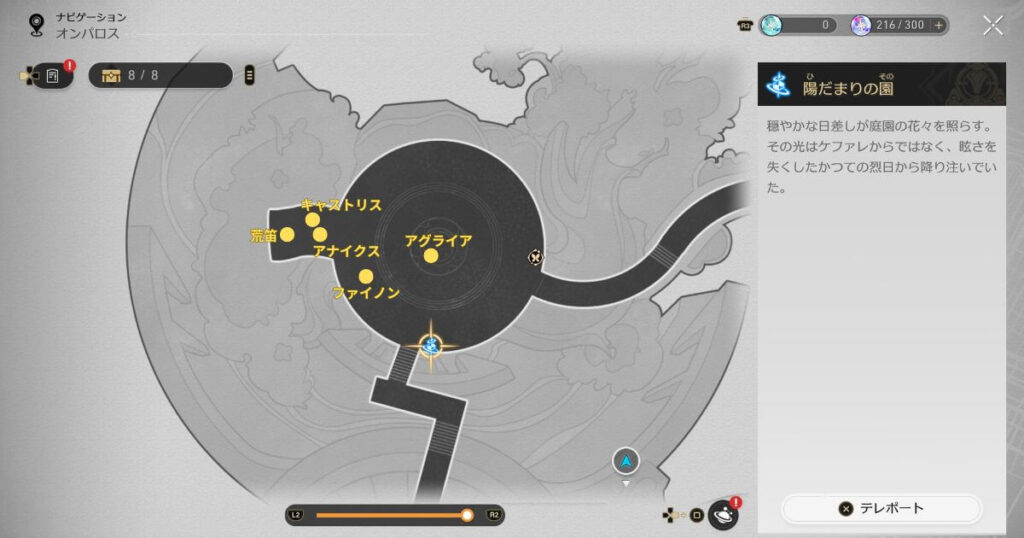Add Trailblaze Power with the plus button
The height and width of the screenshot is (538, 1024).
point(939,26)
